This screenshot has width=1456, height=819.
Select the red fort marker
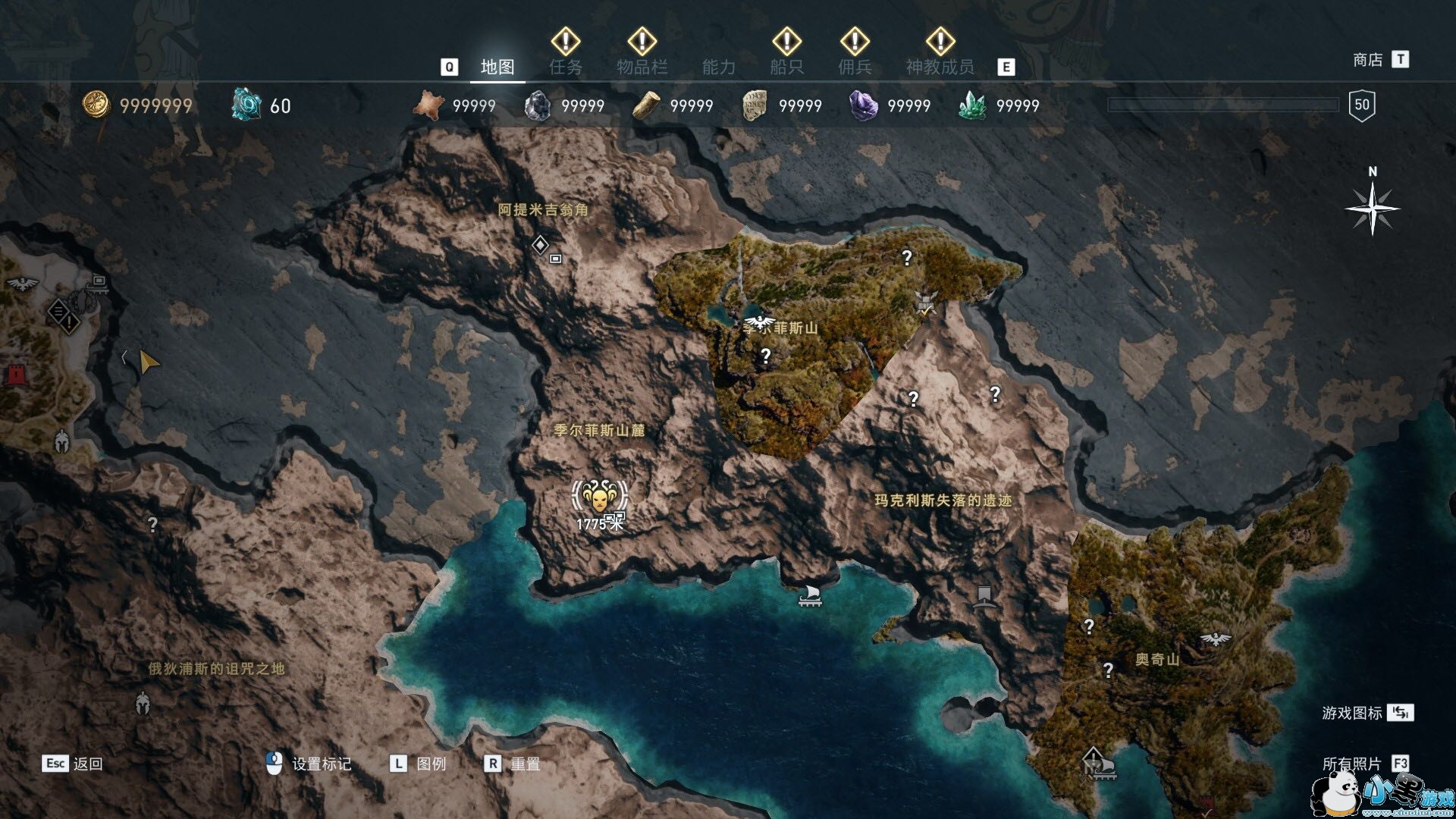(14, 374)
